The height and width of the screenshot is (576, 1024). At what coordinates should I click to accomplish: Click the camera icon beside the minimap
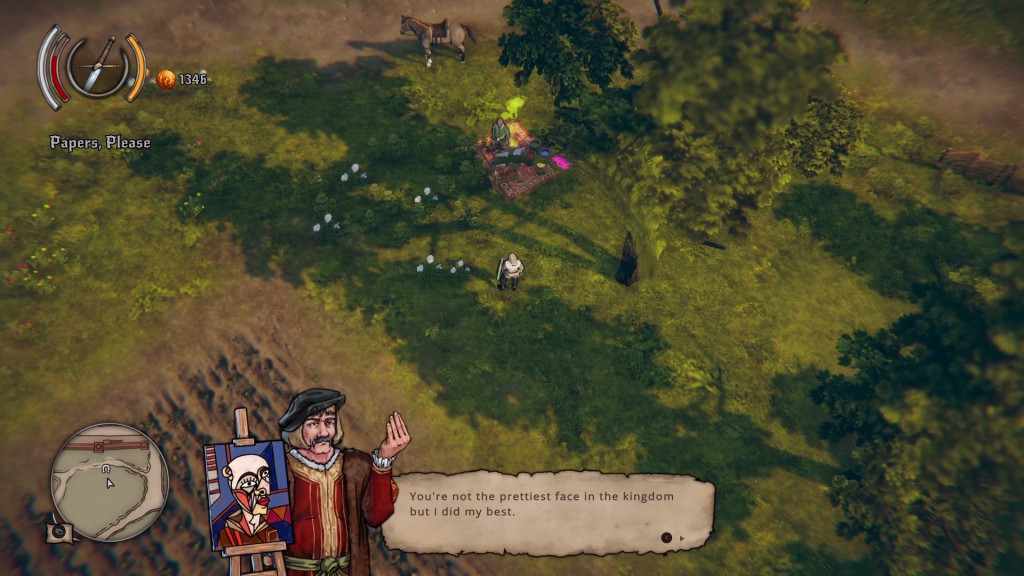(59, 531)
